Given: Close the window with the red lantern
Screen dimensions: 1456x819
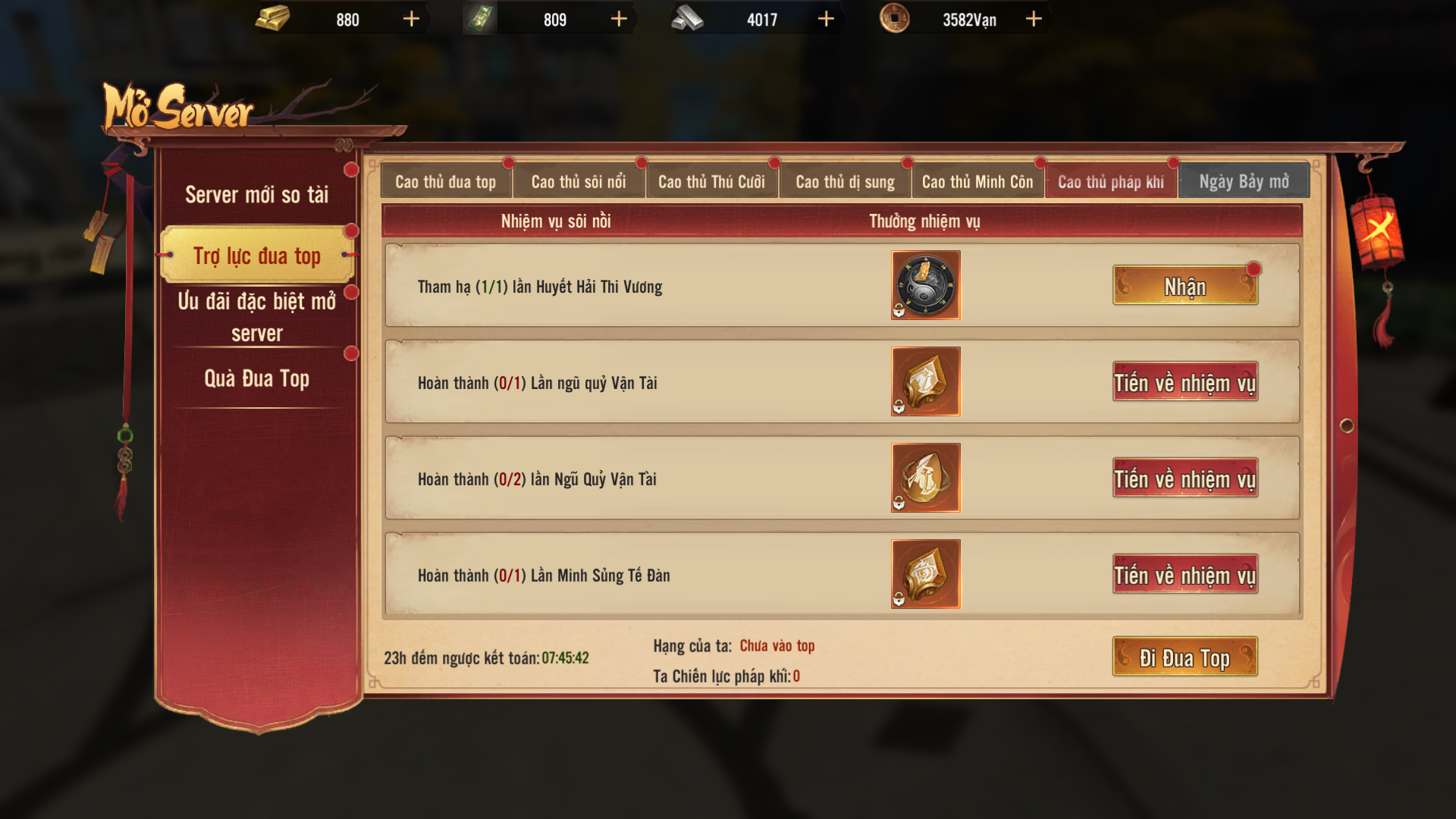Looking at the screenshot, I should tap(1377, 227).
